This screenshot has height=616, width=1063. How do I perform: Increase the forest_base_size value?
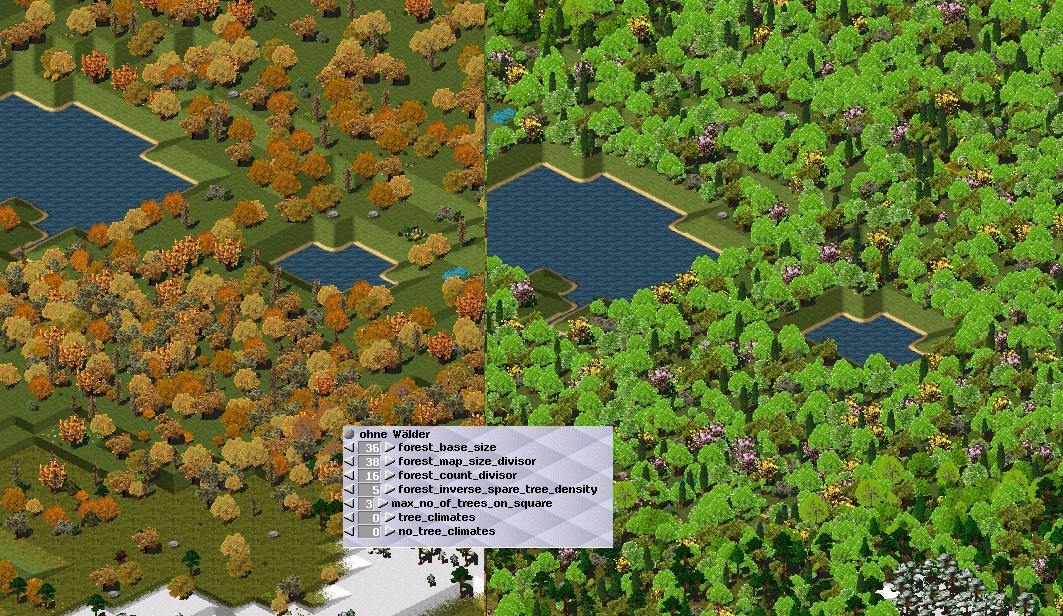pyautogui.click(x=390, y=448)
